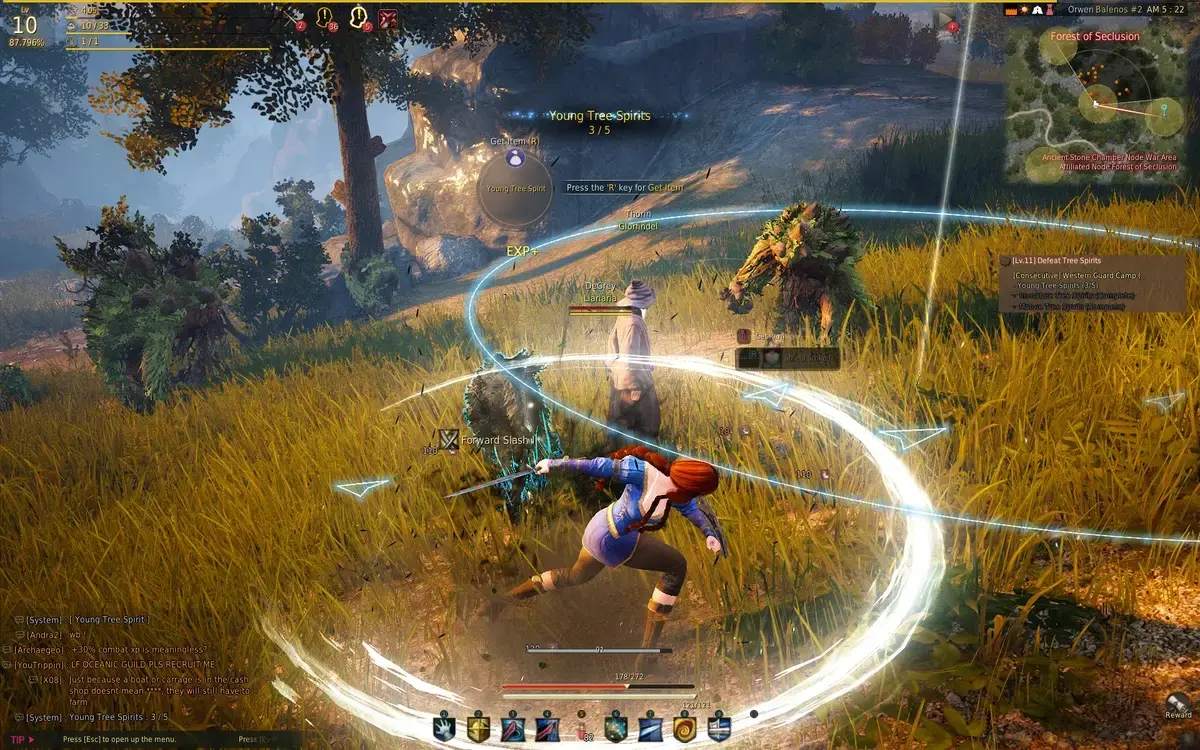Viewport: 1200px width, 750px height.
Task: Activate the white hand skill in the hotbar
Action: [x=444, y=729]
